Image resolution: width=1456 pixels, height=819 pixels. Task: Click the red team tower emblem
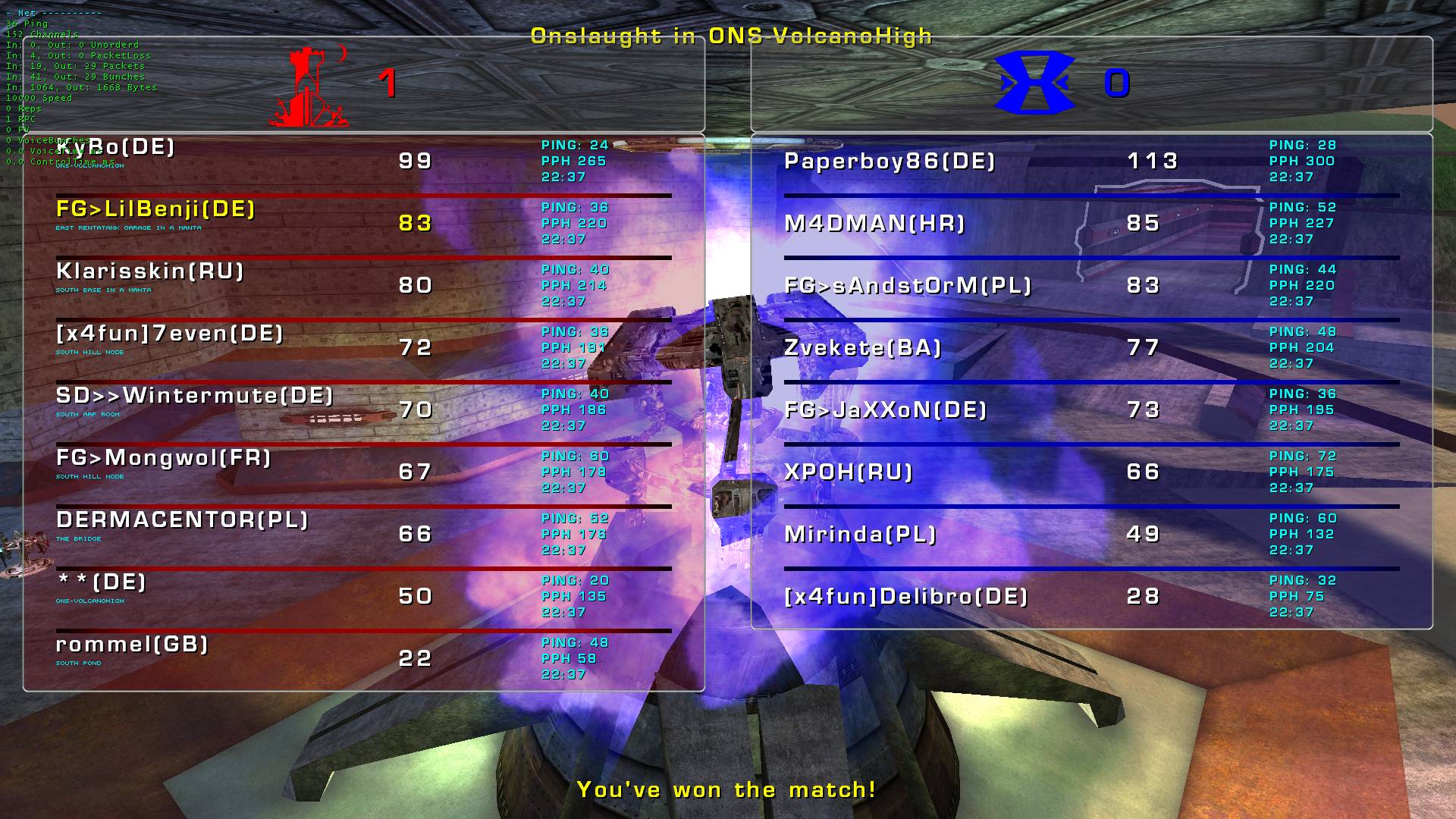(x=308, y=86)
